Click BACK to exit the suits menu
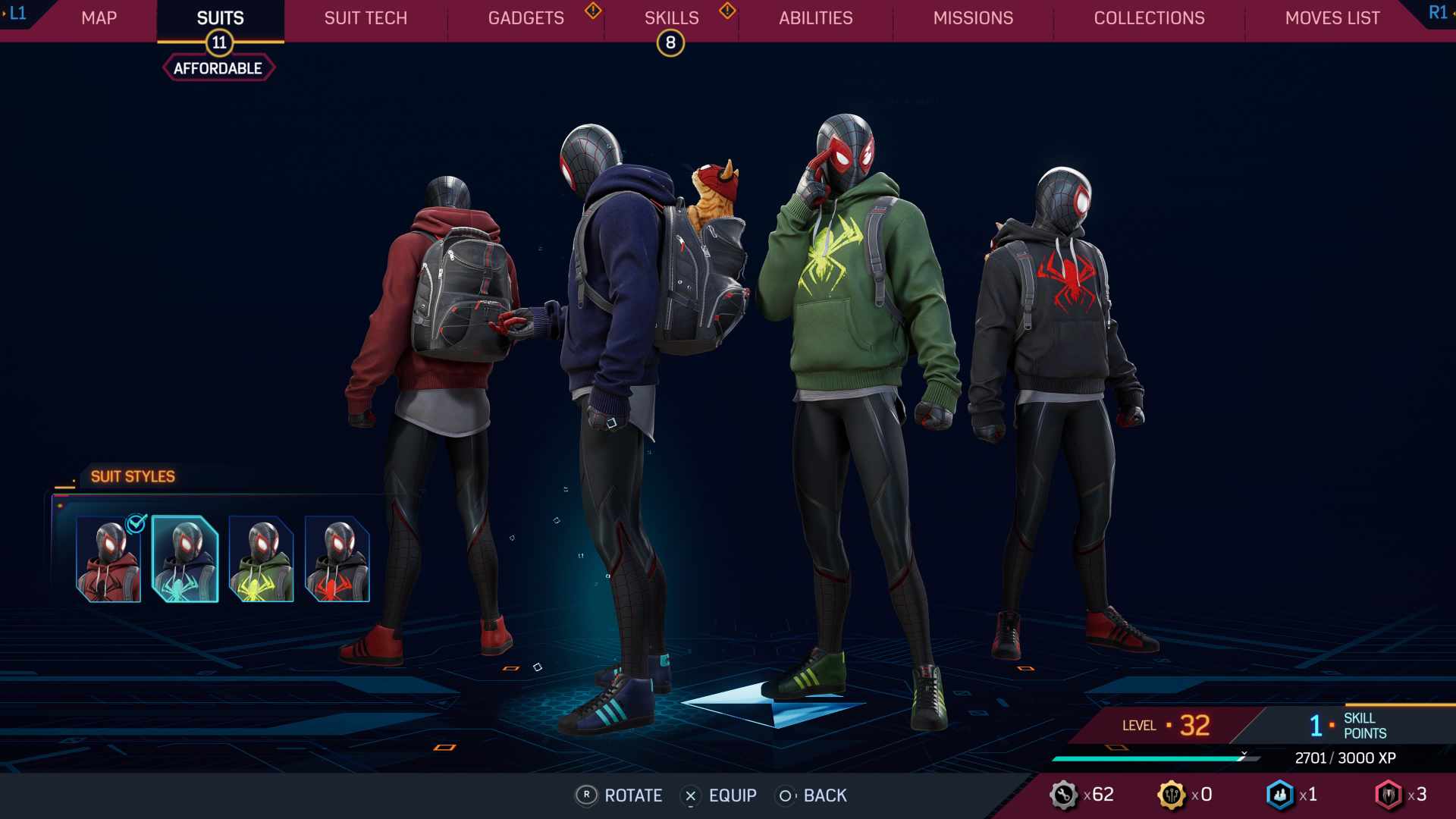 (x=815, y=795)
